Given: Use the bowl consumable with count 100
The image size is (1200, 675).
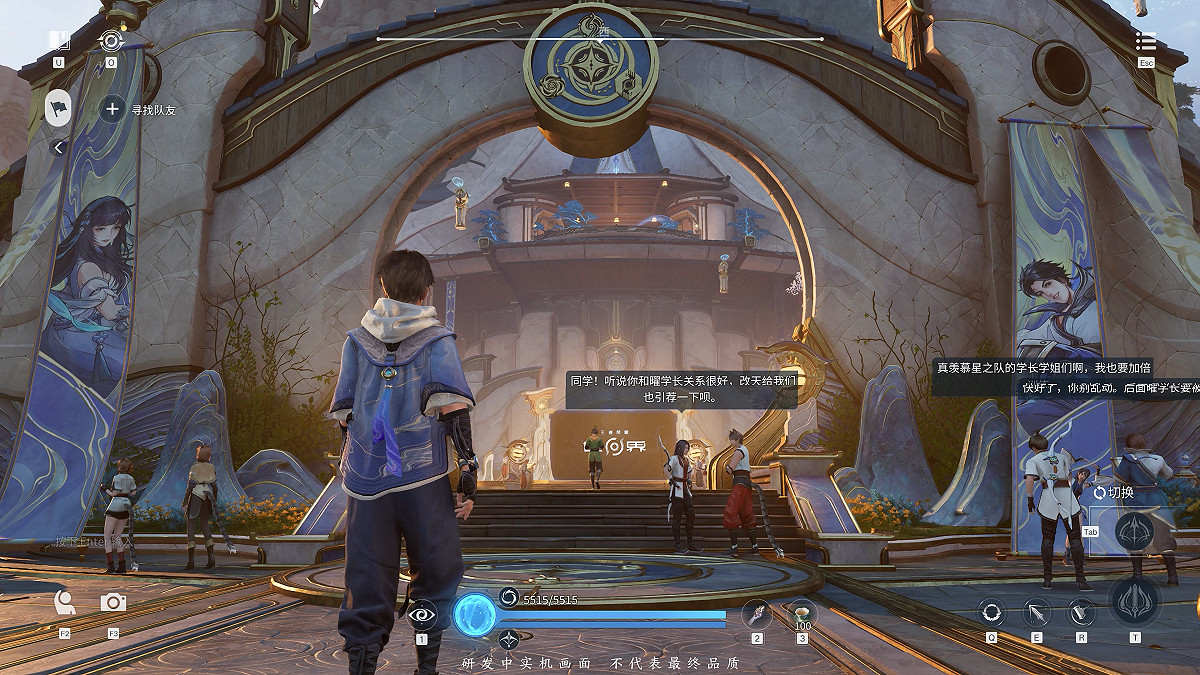Looking at the screenshot, I should (801, 612).
